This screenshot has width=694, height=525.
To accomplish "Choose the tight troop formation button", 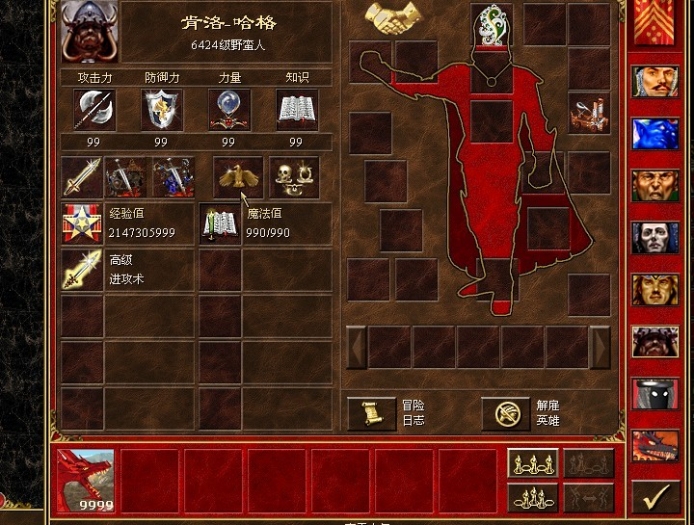I will coord(533,497).
